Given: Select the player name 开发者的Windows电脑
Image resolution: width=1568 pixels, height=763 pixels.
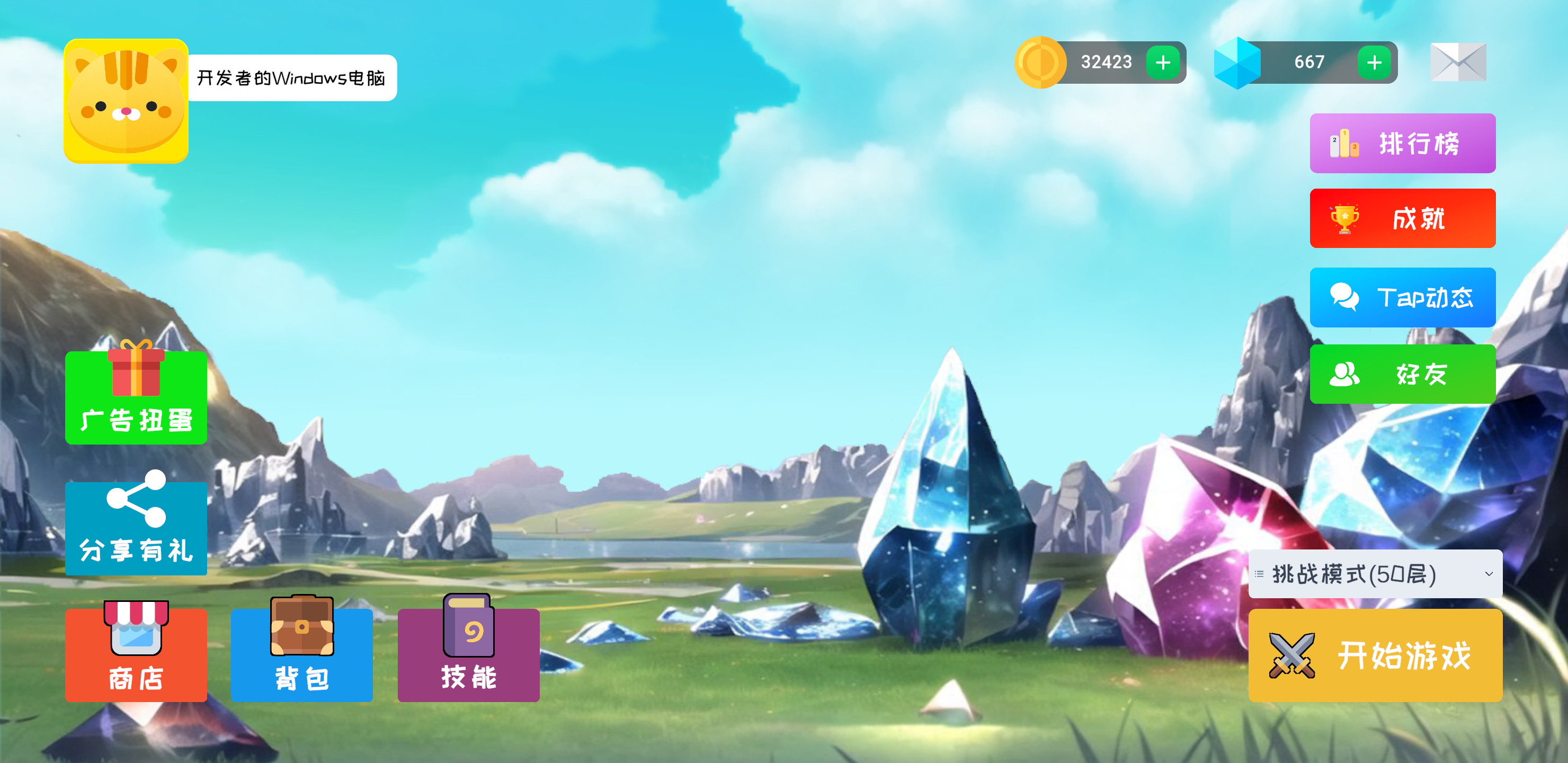Looking at the screenshot, I should (x=291, y=78).
